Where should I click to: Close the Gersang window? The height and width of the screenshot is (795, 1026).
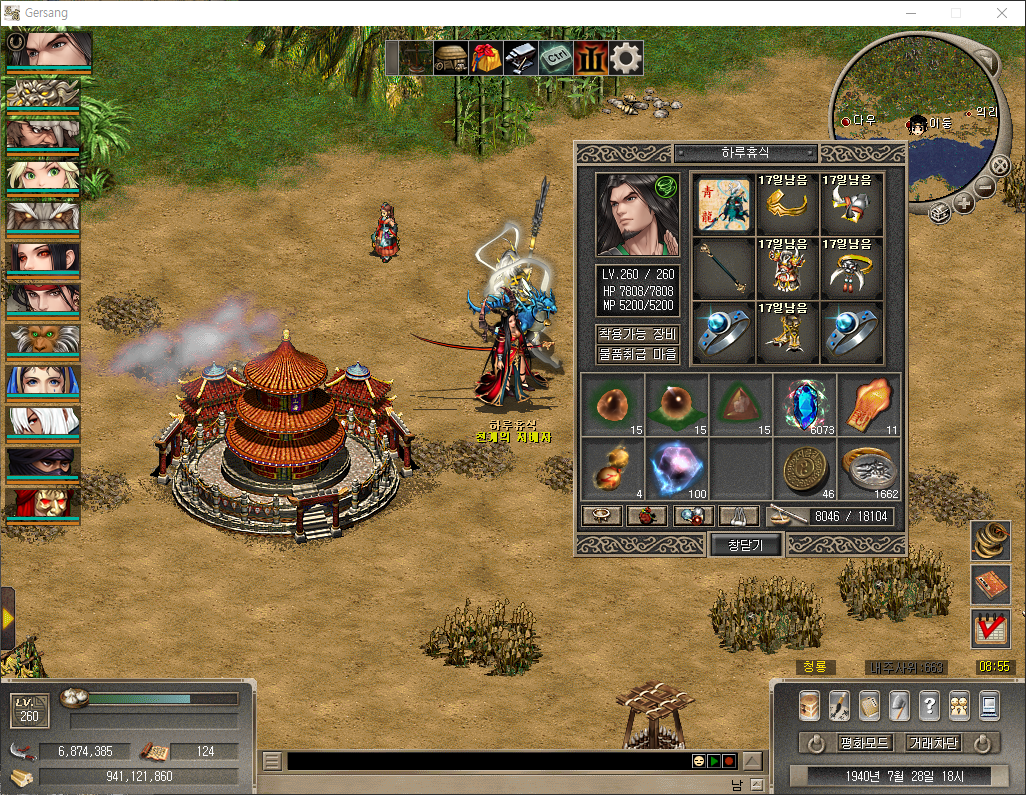tap(1002, 14)
